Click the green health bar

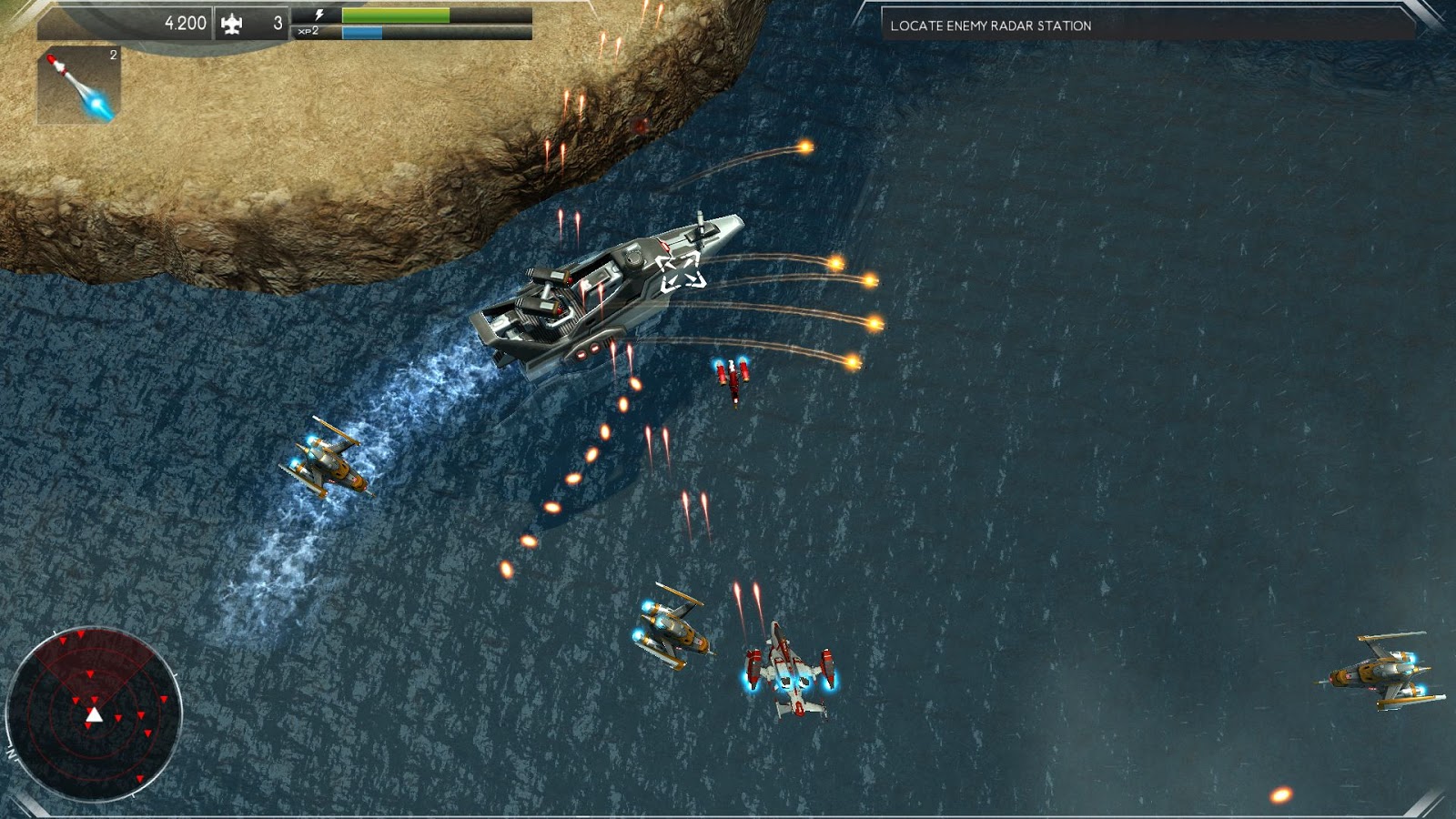click(x=396, y=13)
